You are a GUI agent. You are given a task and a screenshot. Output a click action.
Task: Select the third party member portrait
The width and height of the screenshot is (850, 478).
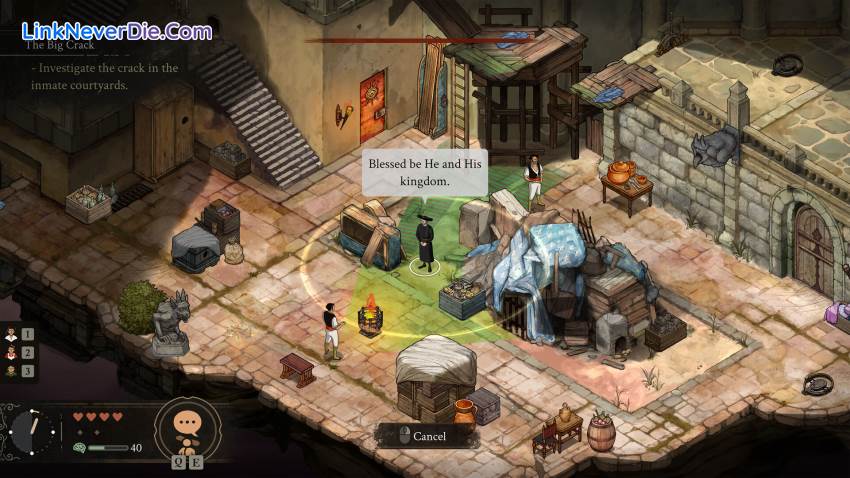point(12,370)
